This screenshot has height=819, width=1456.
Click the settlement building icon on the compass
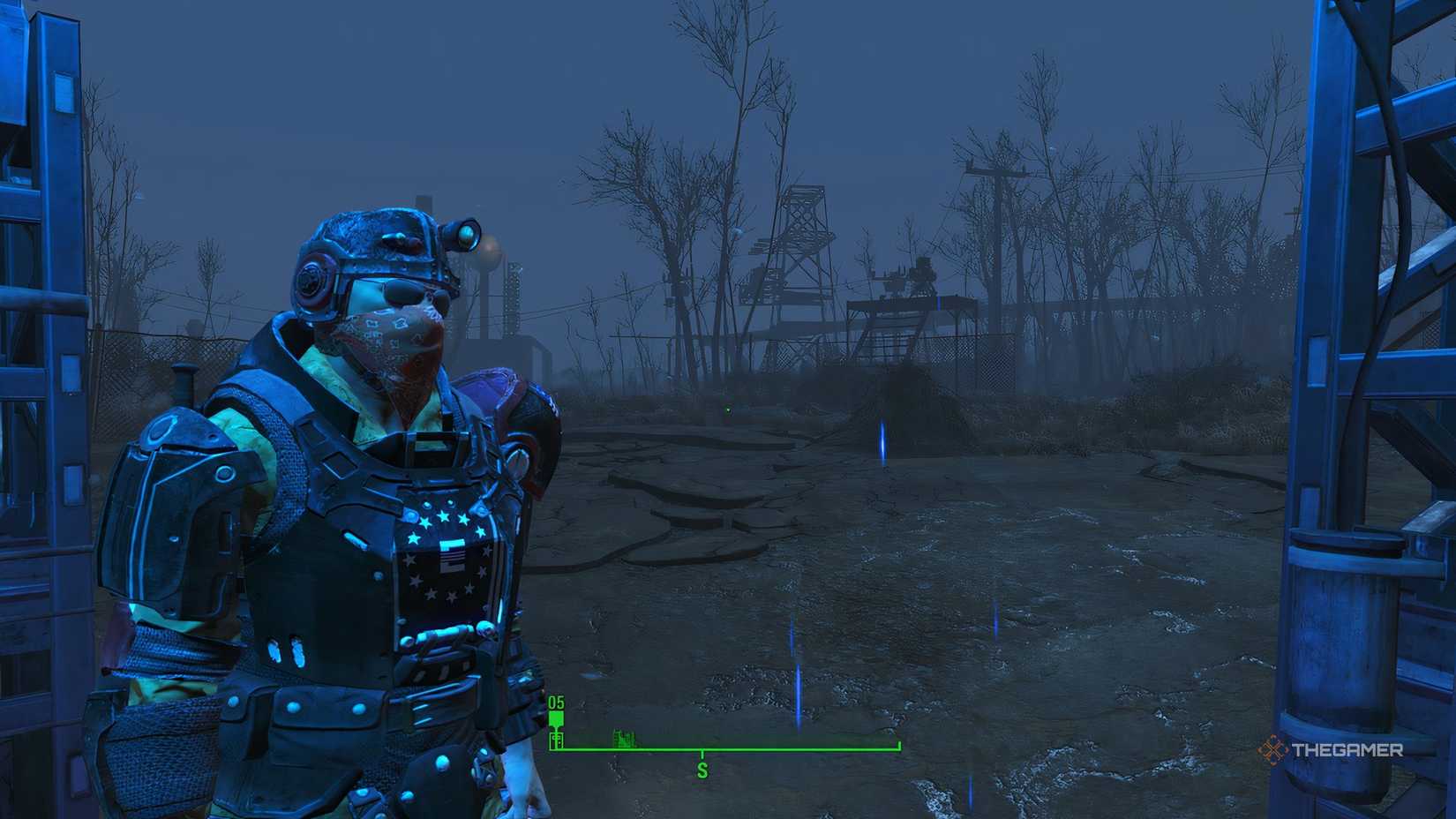pos(623,738)
